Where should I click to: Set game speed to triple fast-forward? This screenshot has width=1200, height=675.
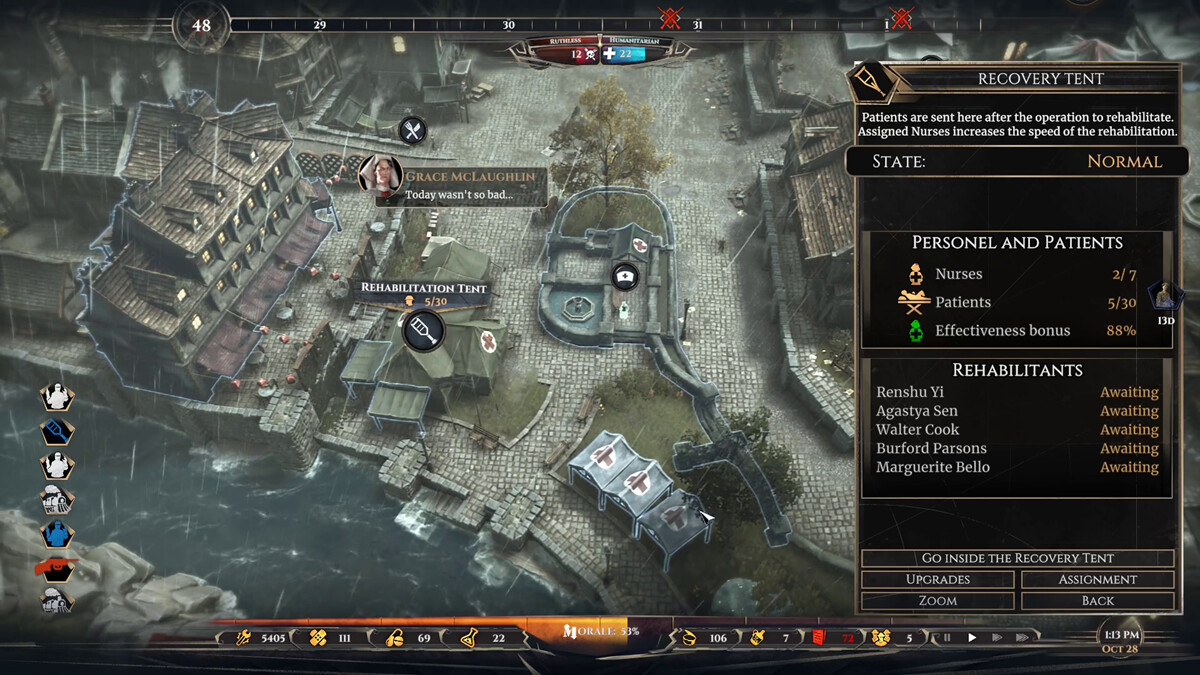(1021, 637)
